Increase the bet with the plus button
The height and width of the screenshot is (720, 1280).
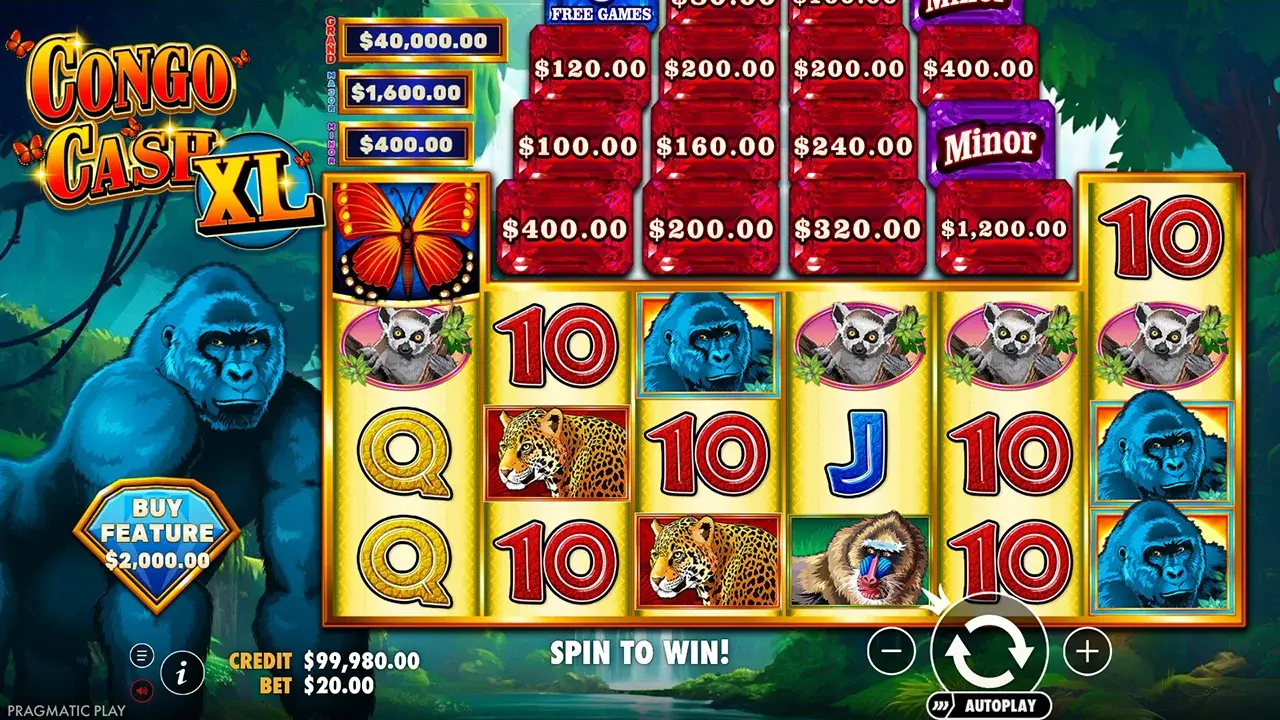[x=1086, y=652]
